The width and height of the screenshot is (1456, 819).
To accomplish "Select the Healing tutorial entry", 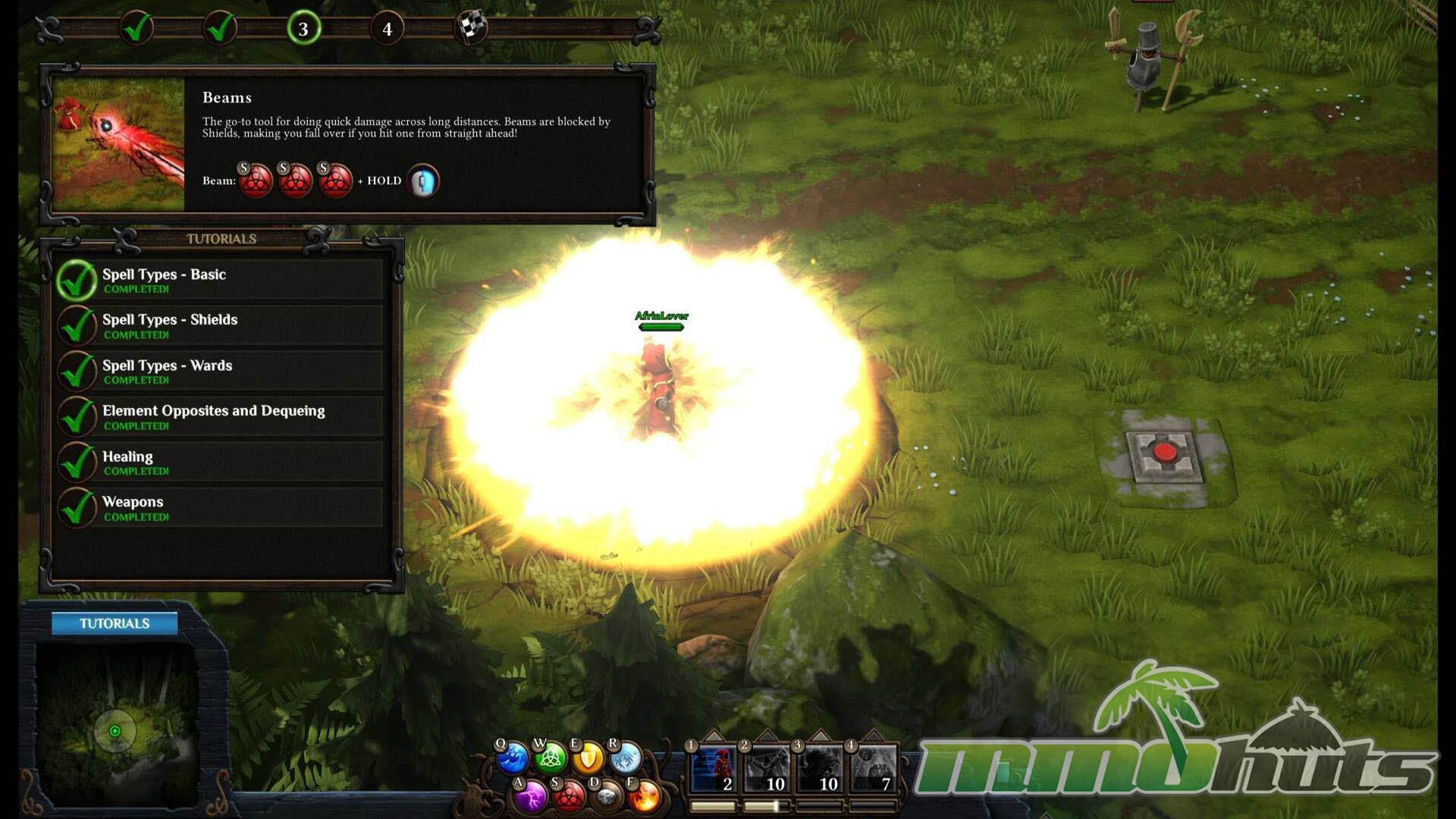I will (x=220, y=462).
